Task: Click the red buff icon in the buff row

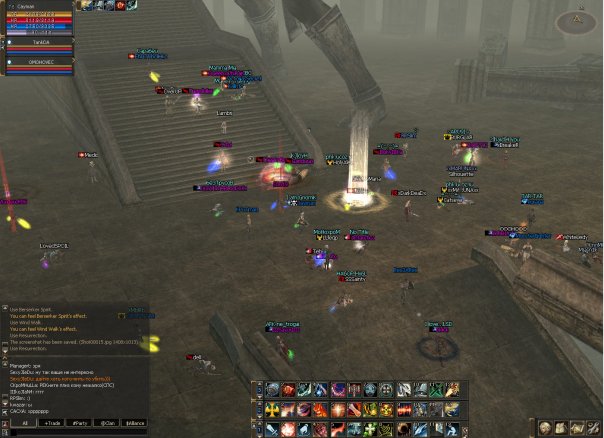Action: tap(120, 5)
